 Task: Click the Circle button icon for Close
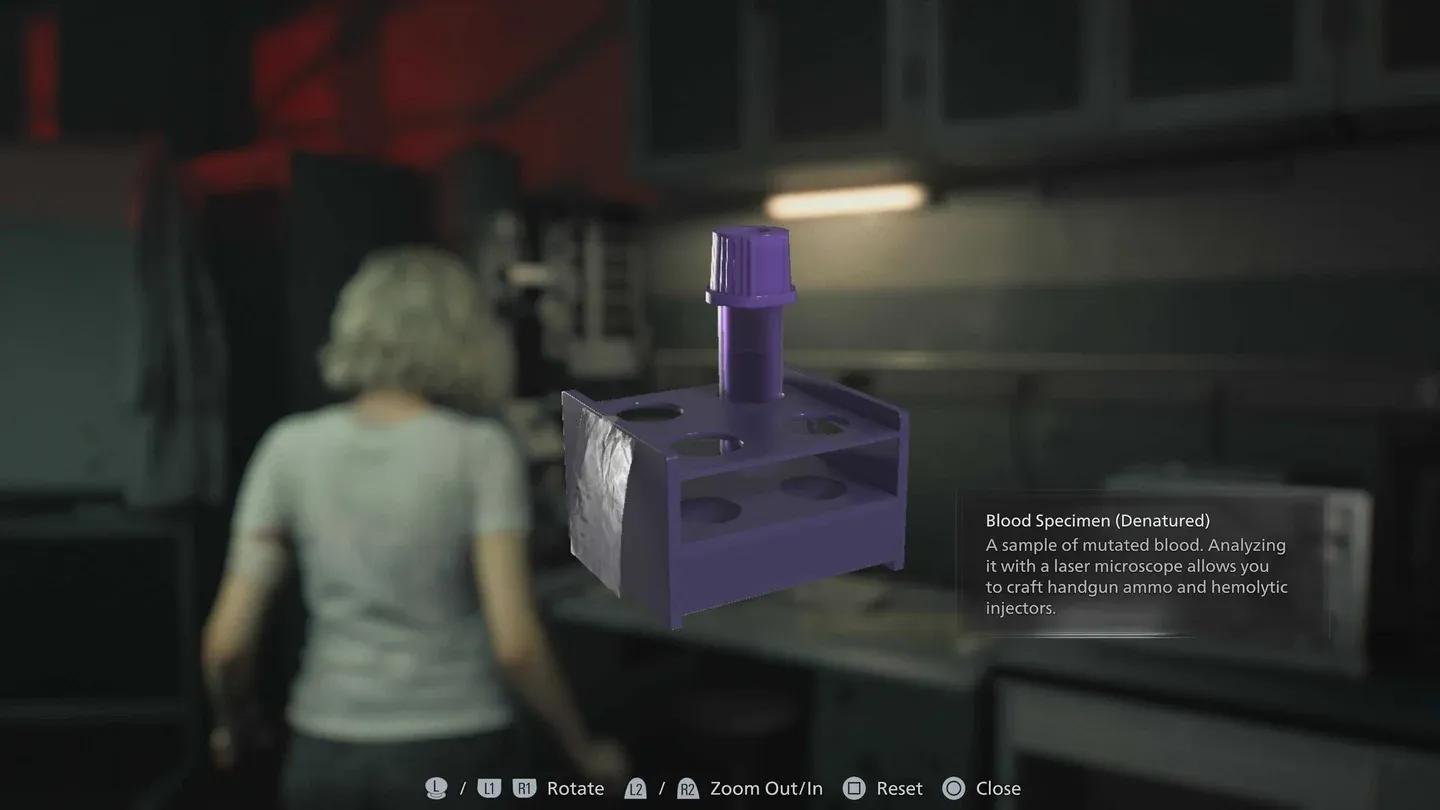954,788
